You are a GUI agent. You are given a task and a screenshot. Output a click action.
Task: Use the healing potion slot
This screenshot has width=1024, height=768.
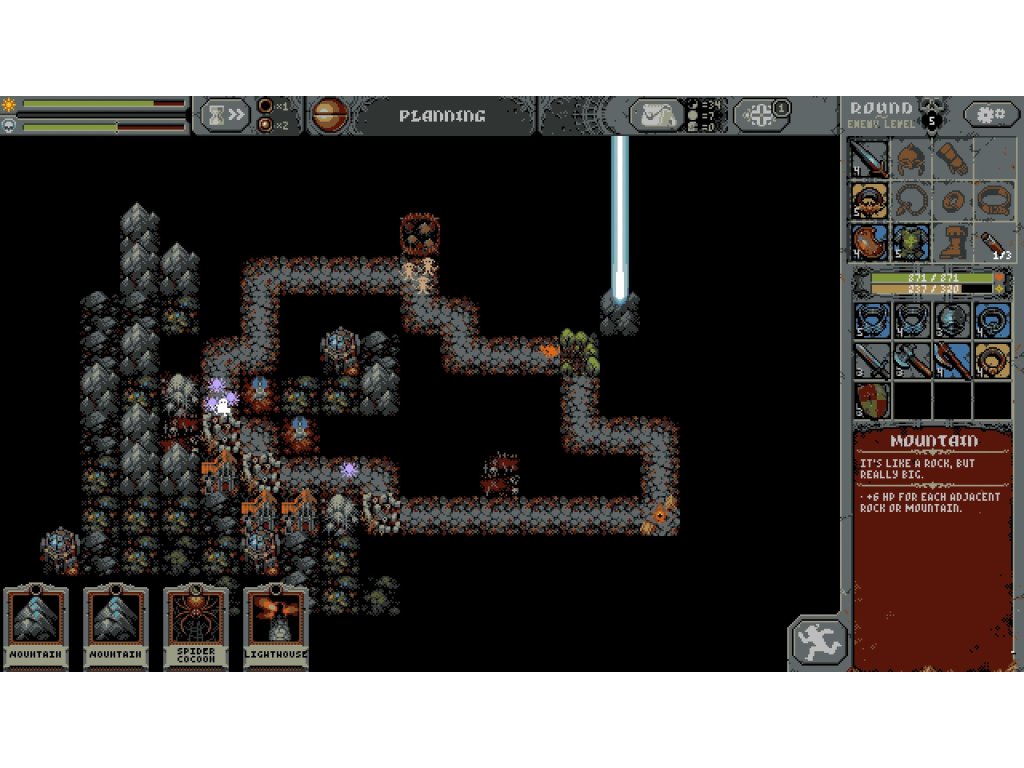(x=992, y=241)
